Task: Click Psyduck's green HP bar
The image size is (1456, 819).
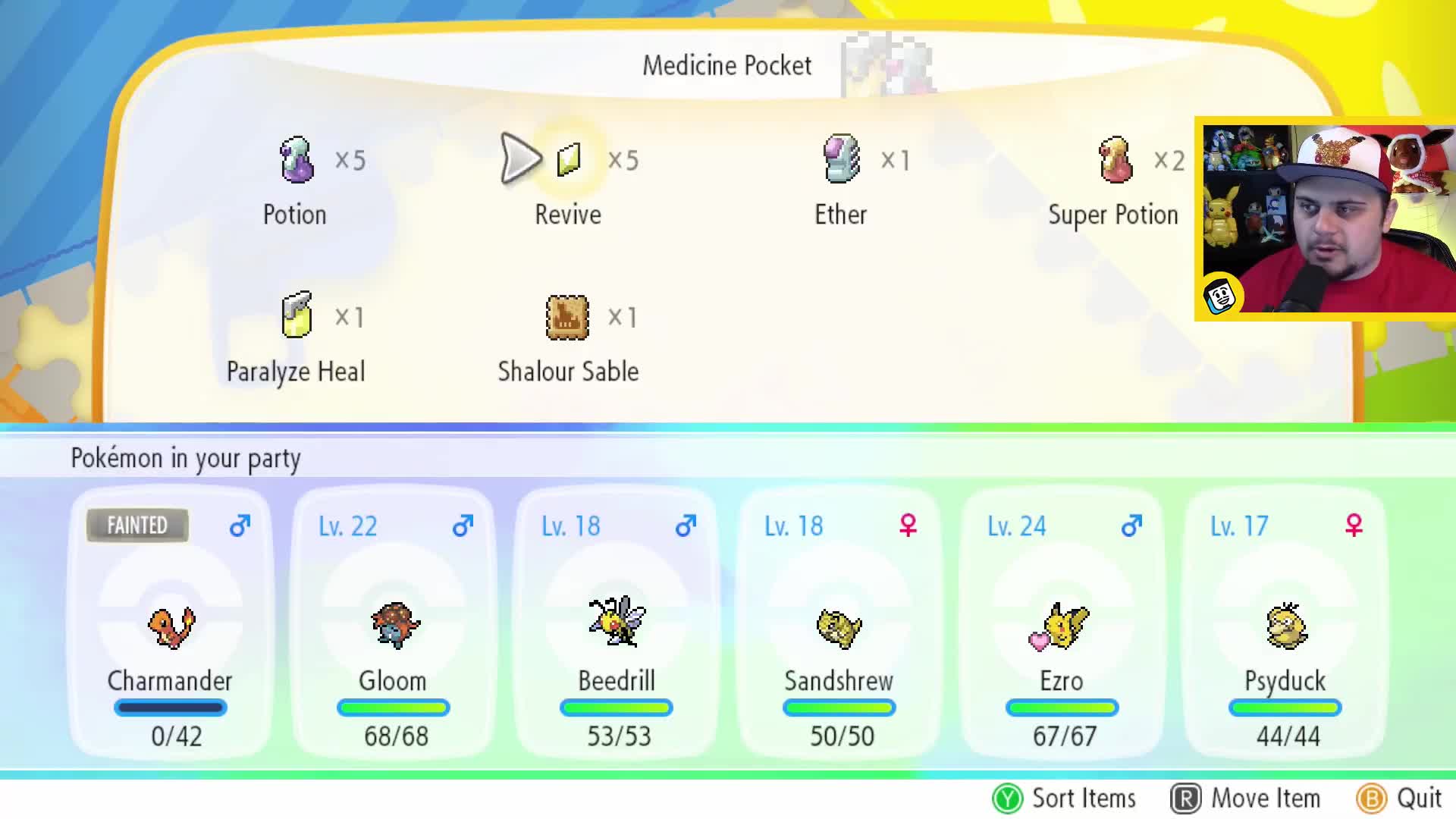Action: click(1285, 708)
